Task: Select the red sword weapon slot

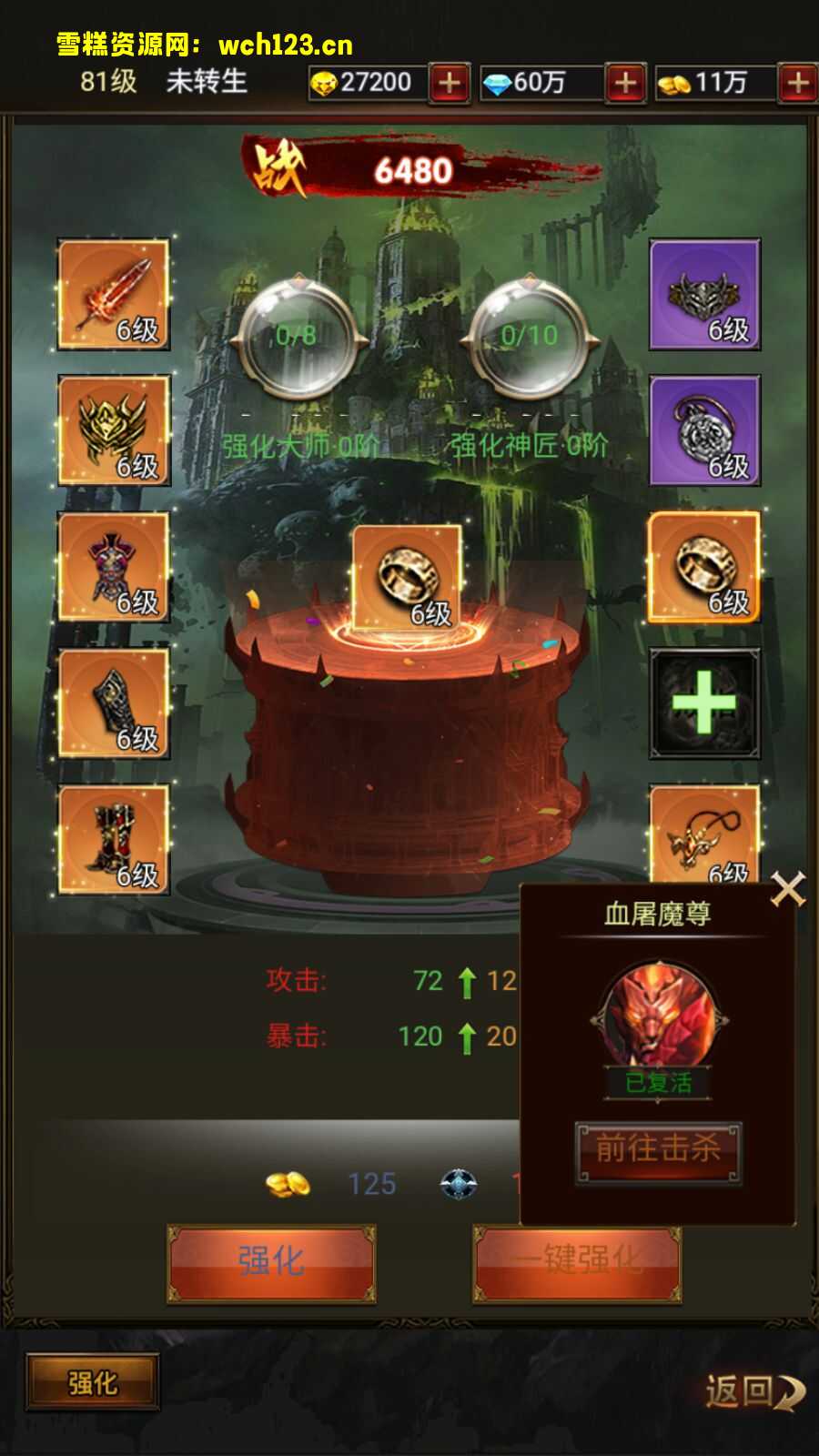Action: tap(114, 295)
